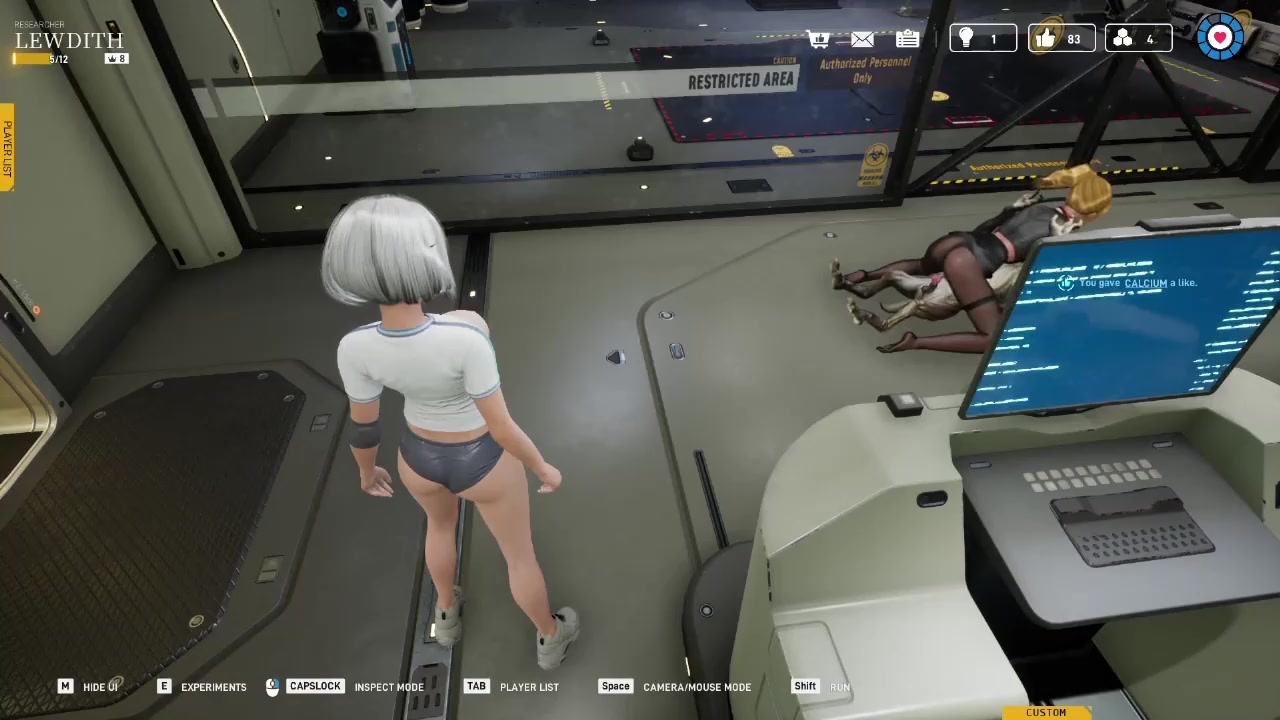Open the shop cart icon
The height and width of the screenshot is (720, 1280).
click(819, 39)
